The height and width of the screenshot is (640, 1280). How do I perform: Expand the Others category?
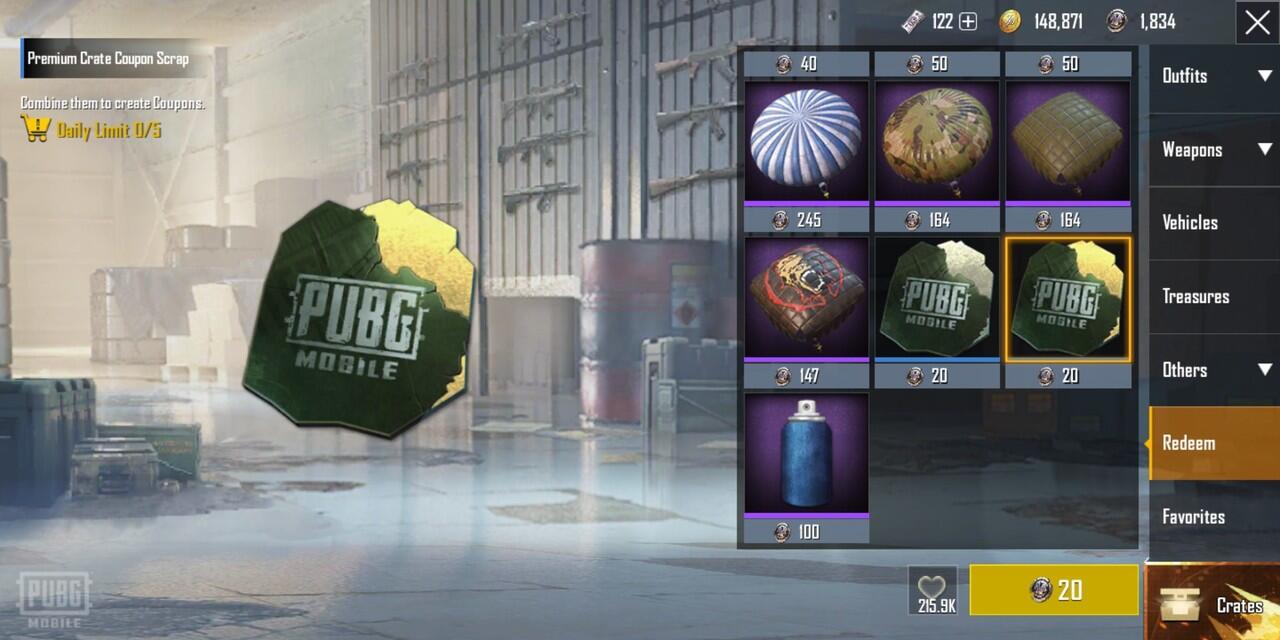(x=1214, y=370)
